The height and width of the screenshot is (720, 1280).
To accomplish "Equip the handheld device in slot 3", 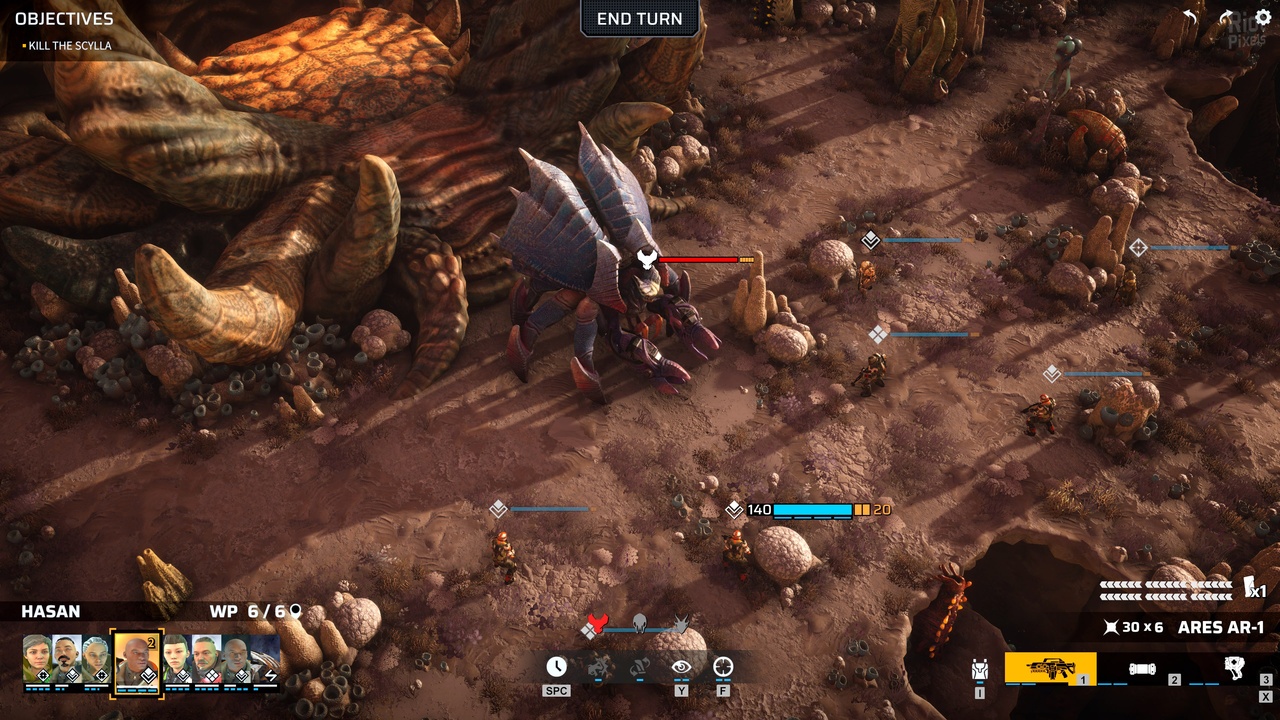I will pos(1236,668).
